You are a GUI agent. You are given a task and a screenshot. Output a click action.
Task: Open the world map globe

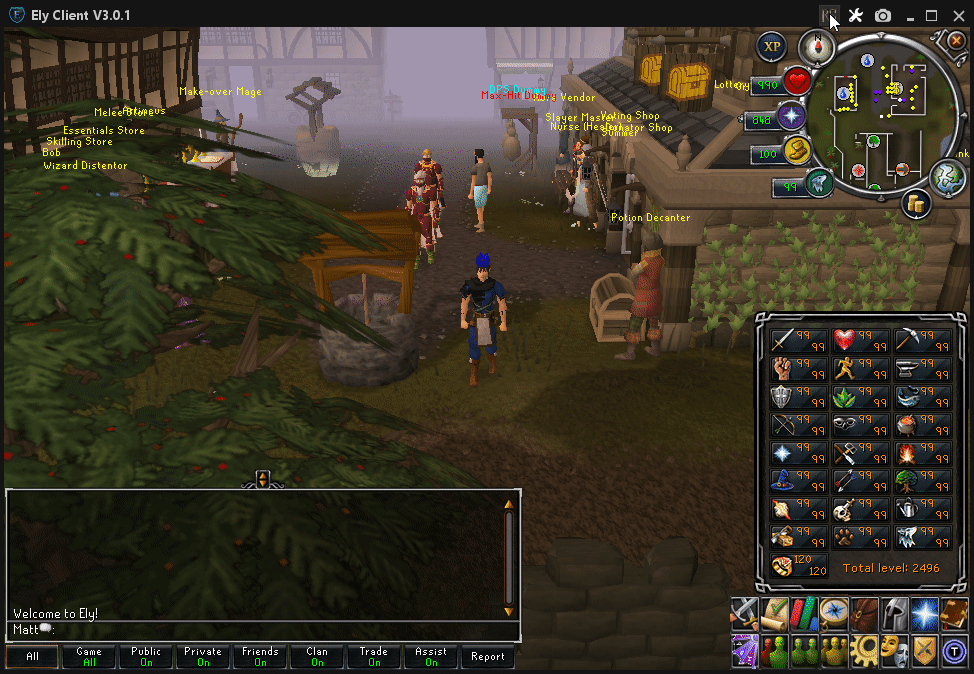click(x=947, y=176)
